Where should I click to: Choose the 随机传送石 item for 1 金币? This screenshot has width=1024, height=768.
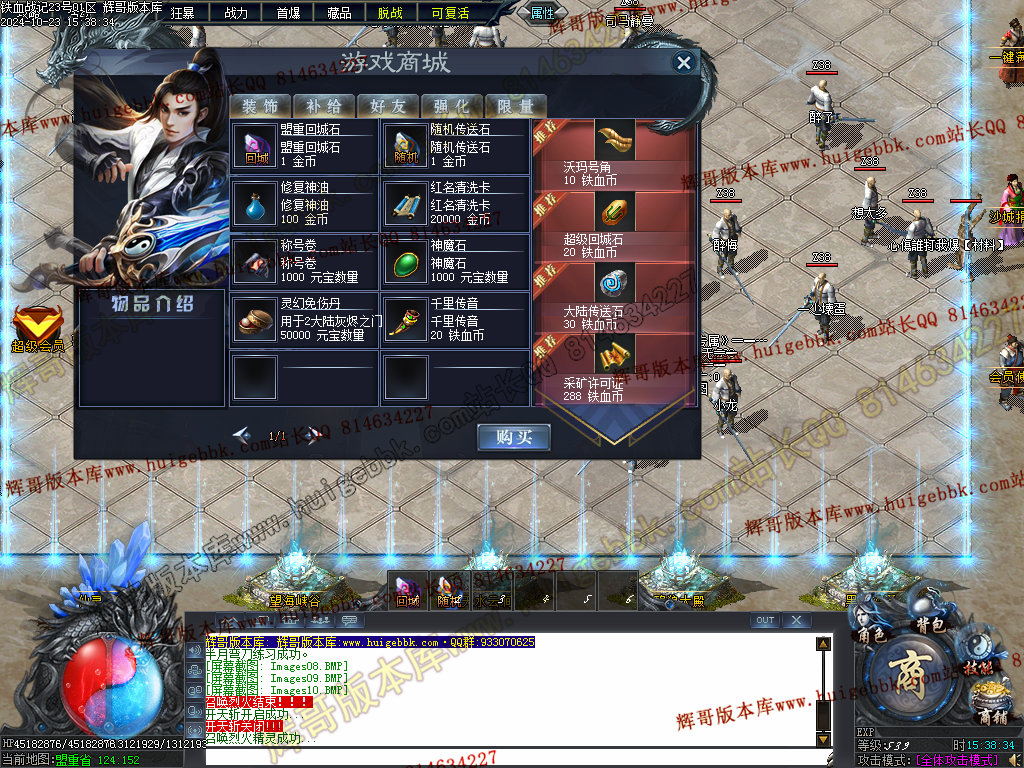454,147
